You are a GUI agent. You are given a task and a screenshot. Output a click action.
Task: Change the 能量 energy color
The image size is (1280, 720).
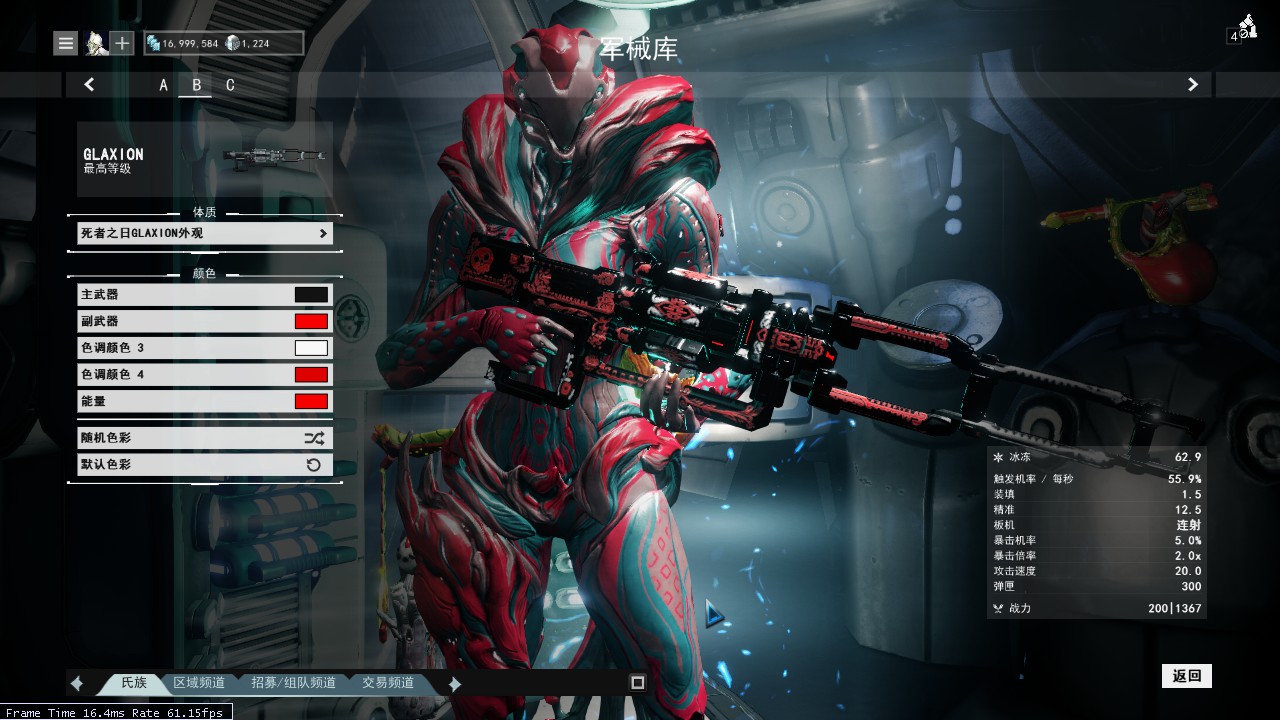click(311, 401)
